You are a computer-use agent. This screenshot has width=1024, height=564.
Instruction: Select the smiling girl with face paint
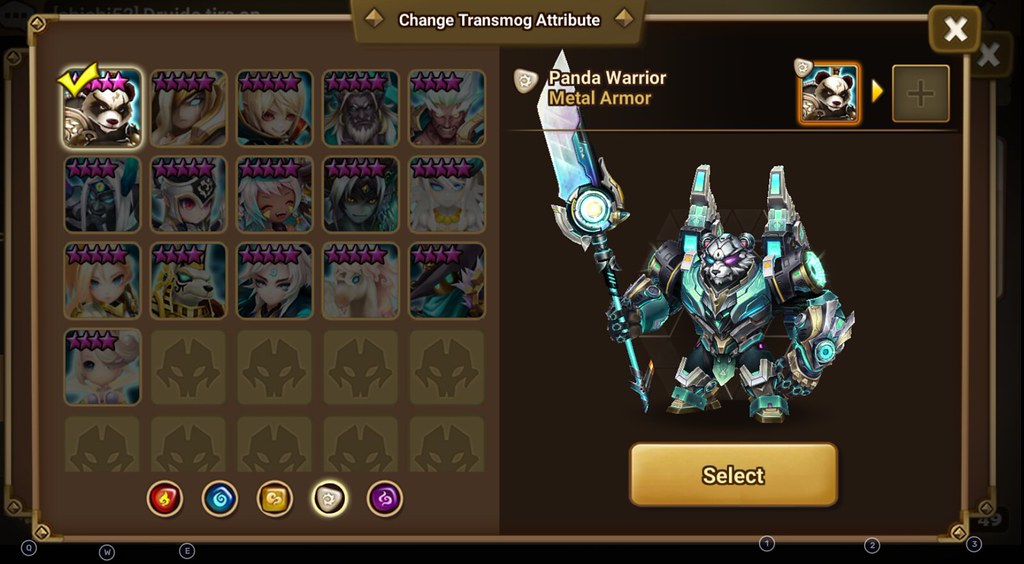[275, 194]
